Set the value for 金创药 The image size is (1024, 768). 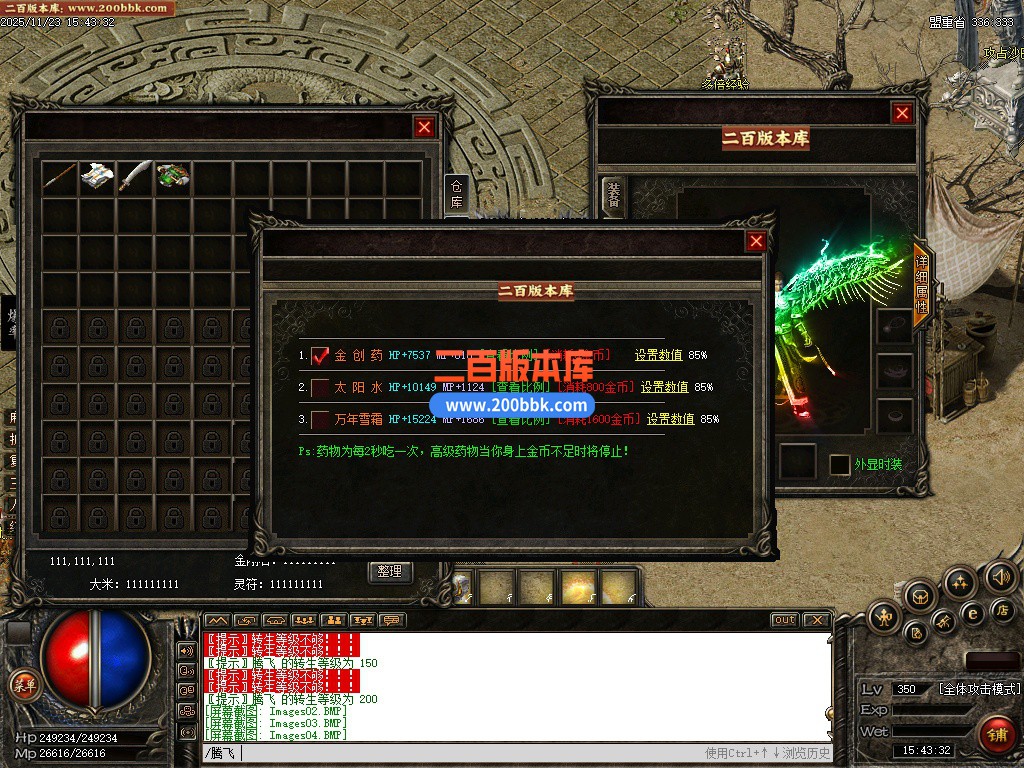658,355
